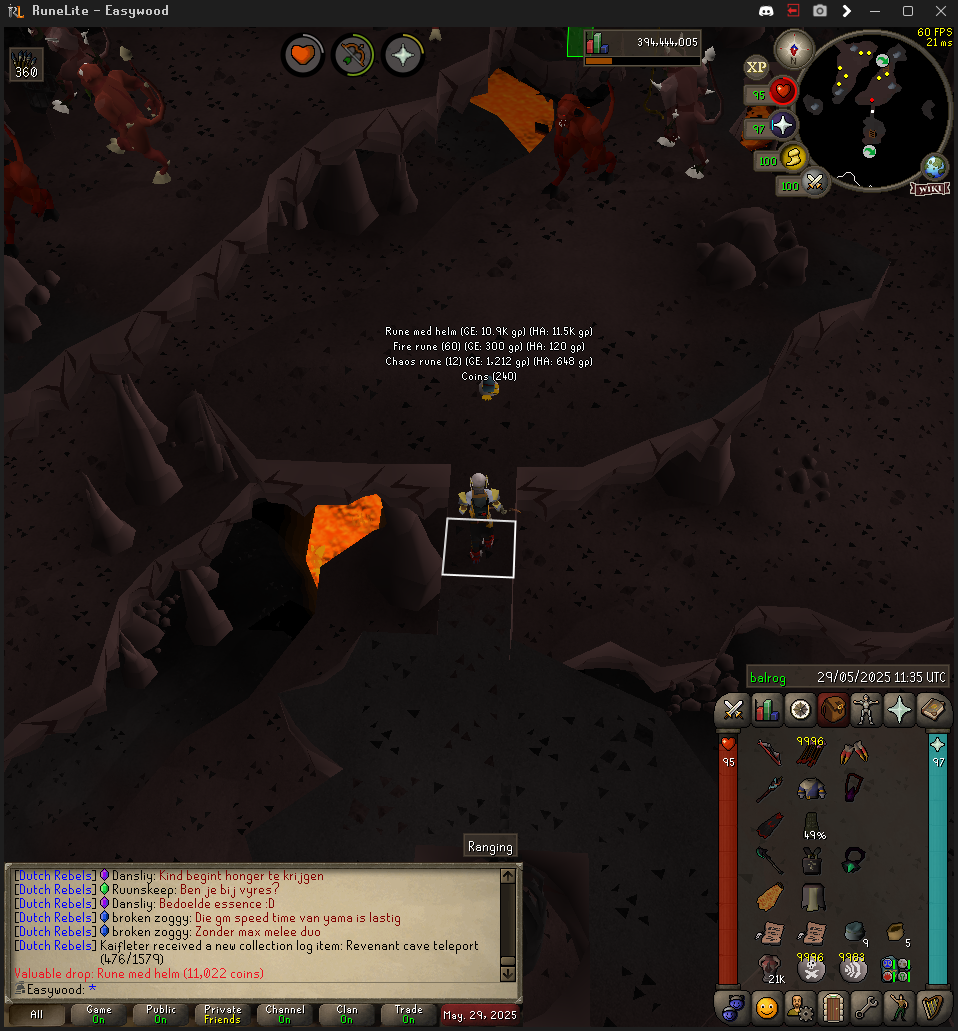Switch to the Skills tab
The height and width of the screenshot is (1031, 958).
click(x=767, y=710)
